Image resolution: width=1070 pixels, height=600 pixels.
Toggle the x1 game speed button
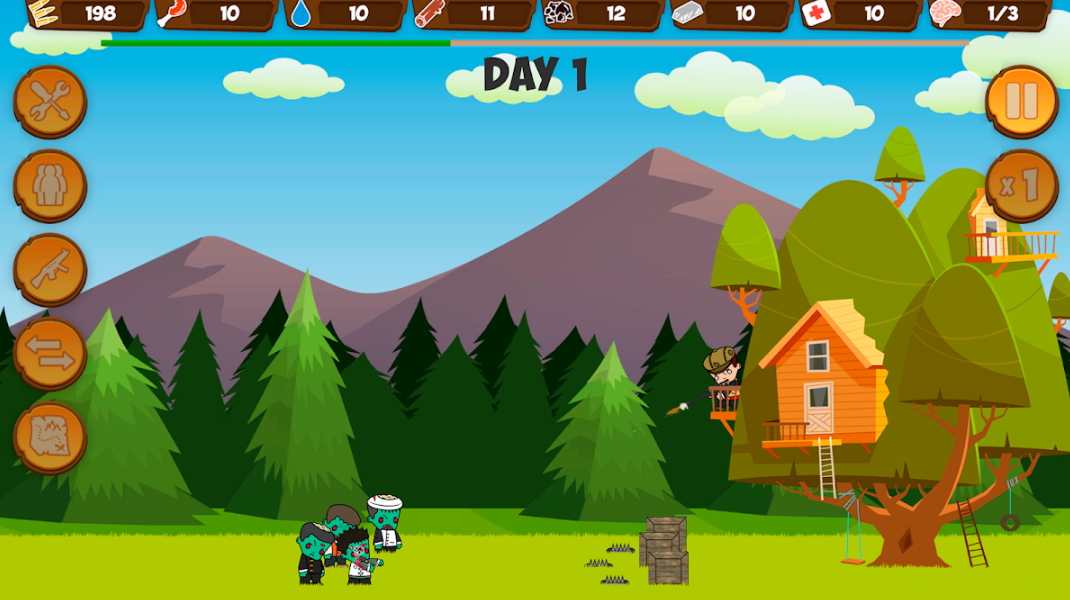click(1021, 186)
